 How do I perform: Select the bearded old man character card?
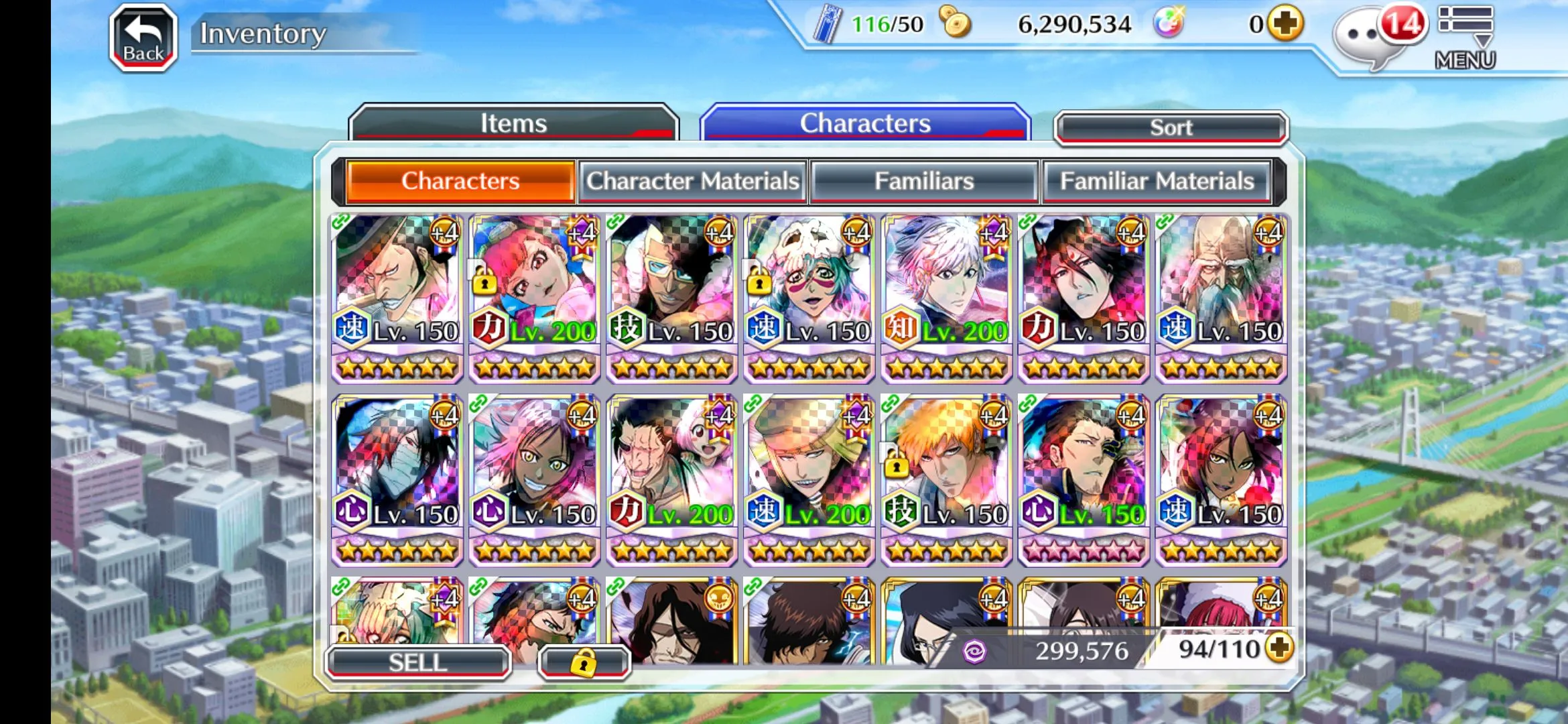pyautogui.click(x=1221, y=298)
